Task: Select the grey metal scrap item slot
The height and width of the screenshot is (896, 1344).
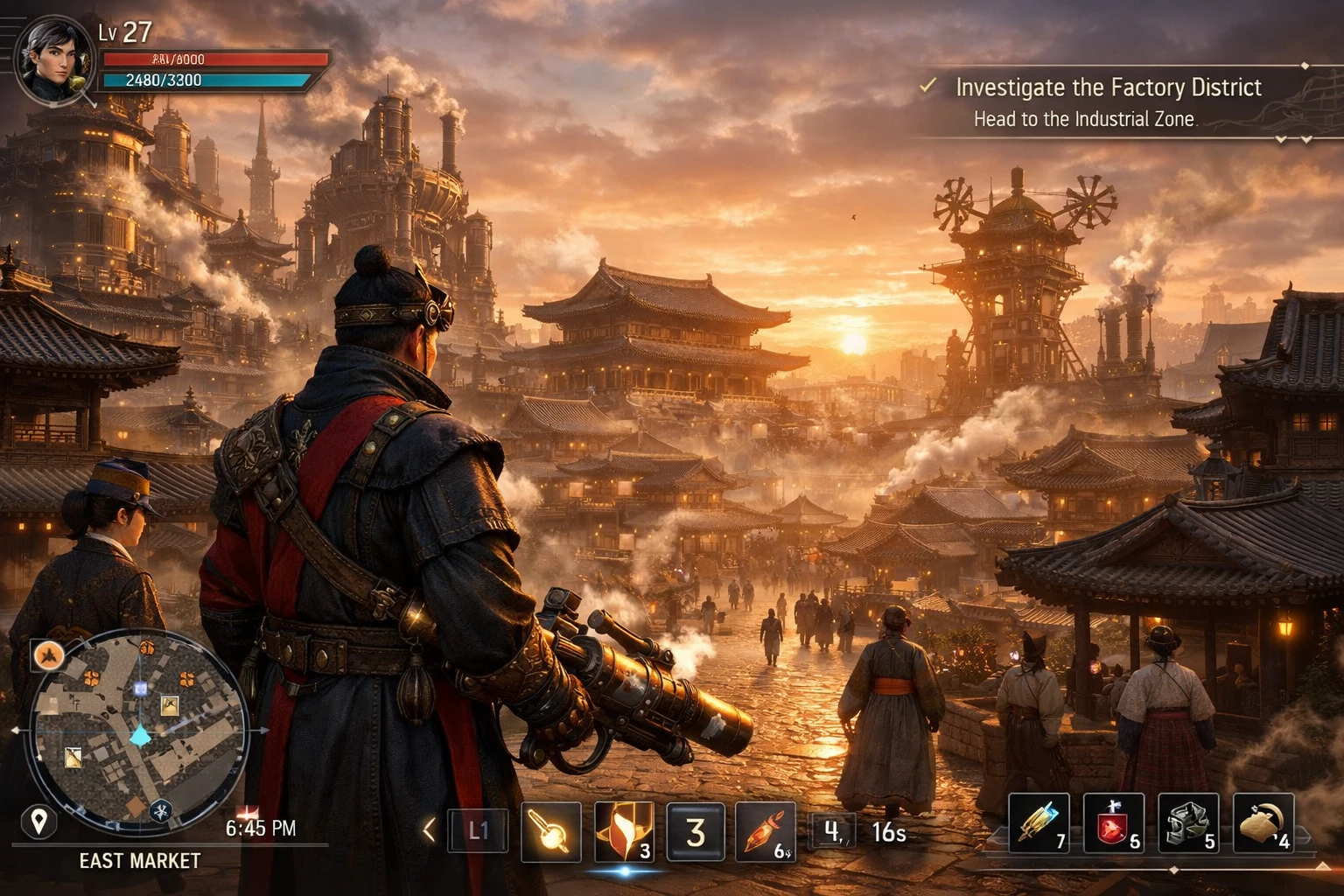Action: 1187,823
